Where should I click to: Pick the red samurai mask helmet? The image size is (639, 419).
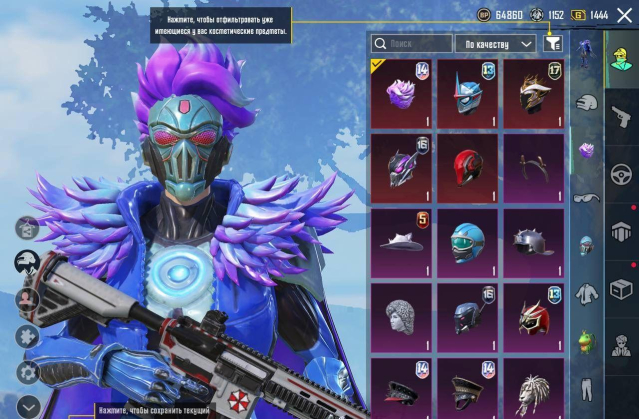(x=533, y=316)
